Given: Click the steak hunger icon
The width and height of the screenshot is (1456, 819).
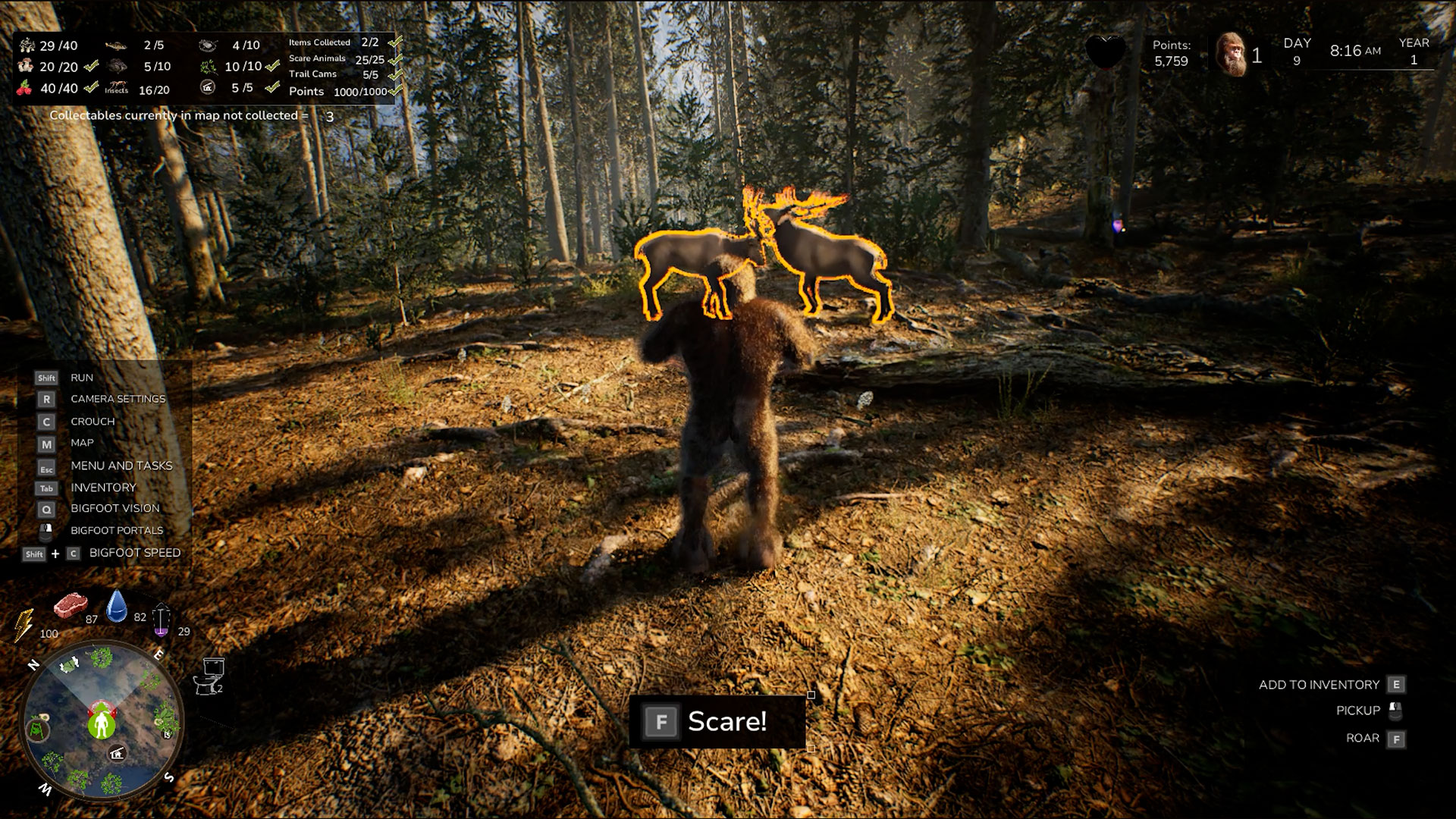Looking at the screenshot, I should (70, 605).
